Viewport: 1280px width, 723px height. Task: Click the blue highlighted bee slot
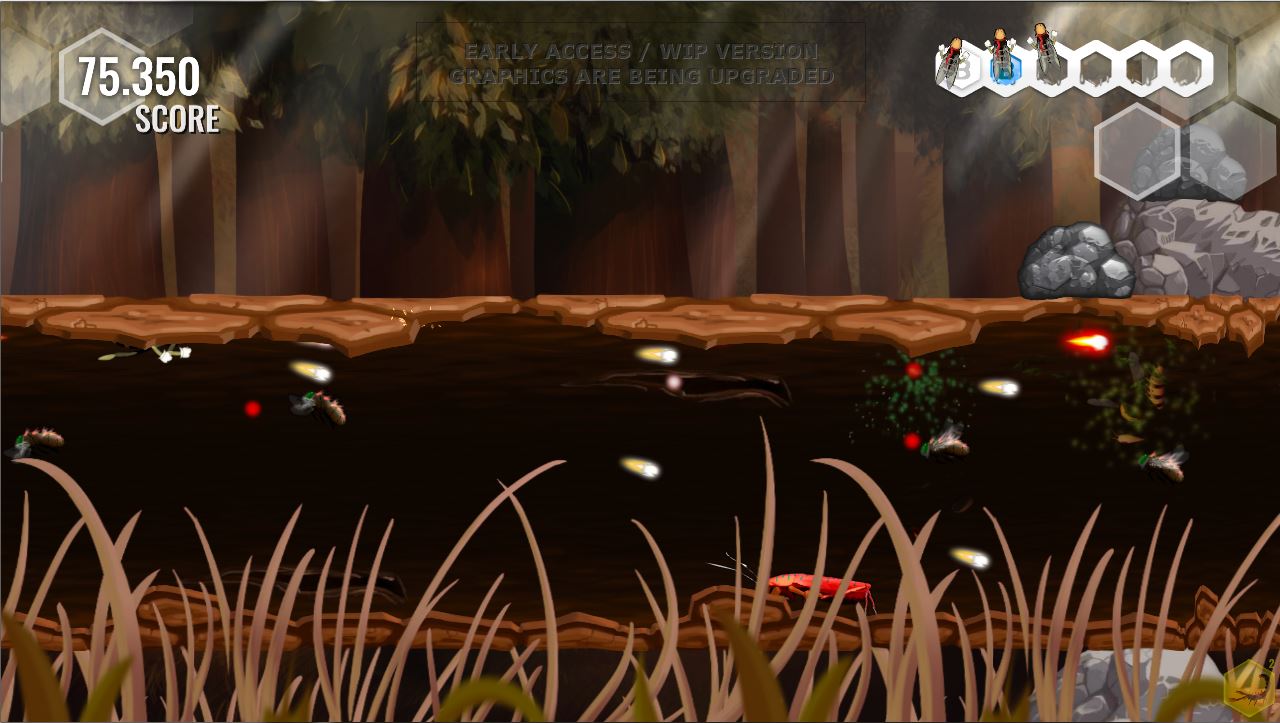pos(1002,67)
